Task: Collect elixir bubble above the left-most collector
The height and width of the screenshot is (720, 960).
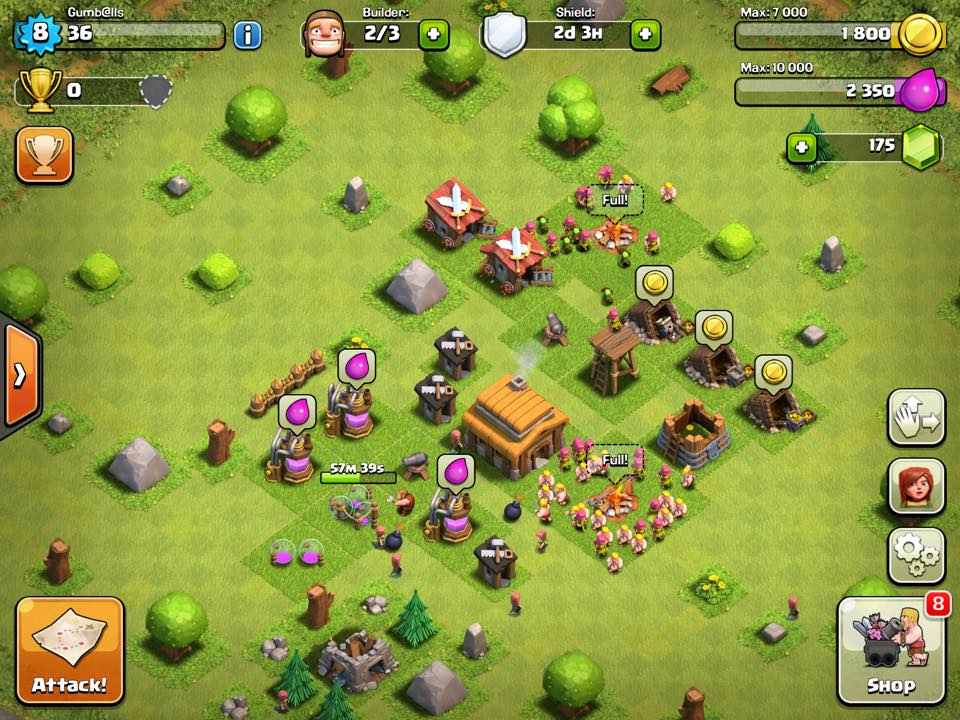Action: tap(296, 412)
